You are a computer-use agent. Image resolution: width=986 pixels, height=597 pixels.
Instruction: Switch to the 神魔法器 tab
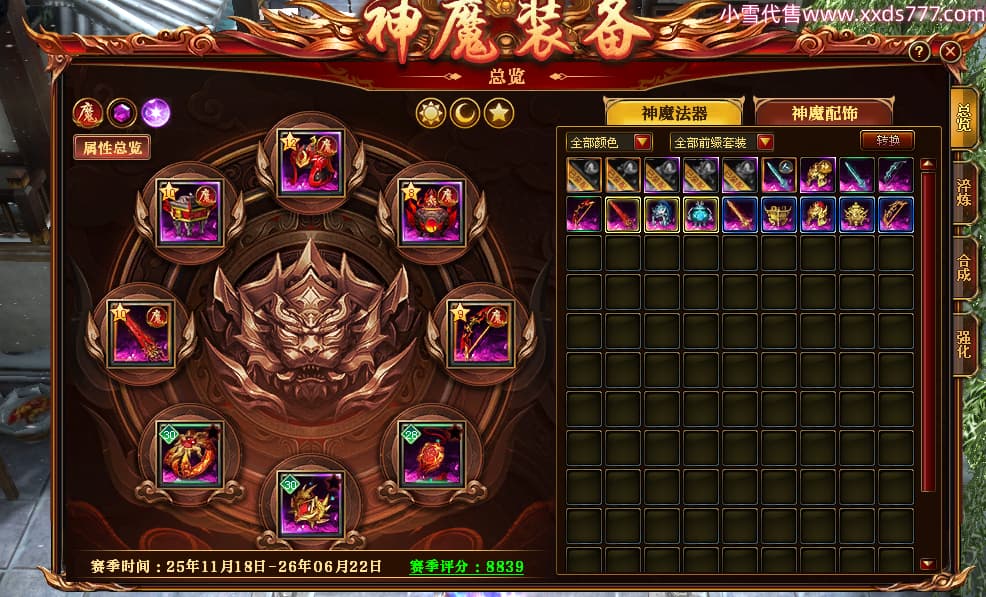[673, 113]
